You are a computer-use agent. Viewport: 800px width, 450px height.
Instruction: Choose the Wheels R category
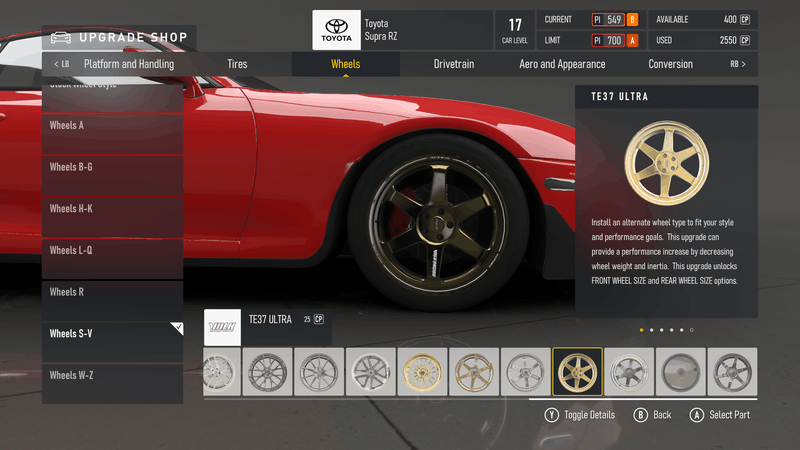[112, 292]
